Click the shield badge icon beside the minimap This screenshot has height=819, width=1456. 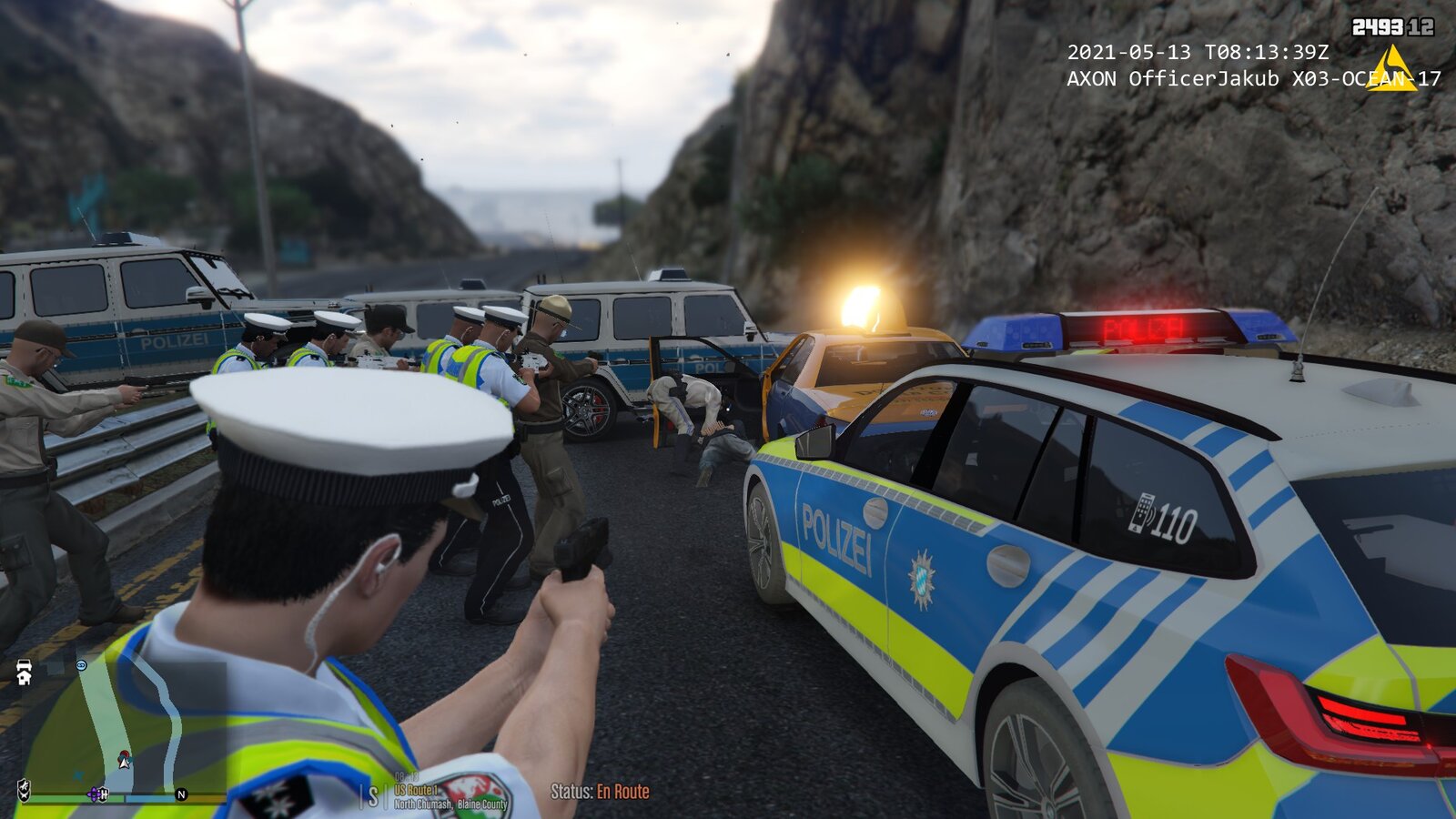tap(24, 789)
